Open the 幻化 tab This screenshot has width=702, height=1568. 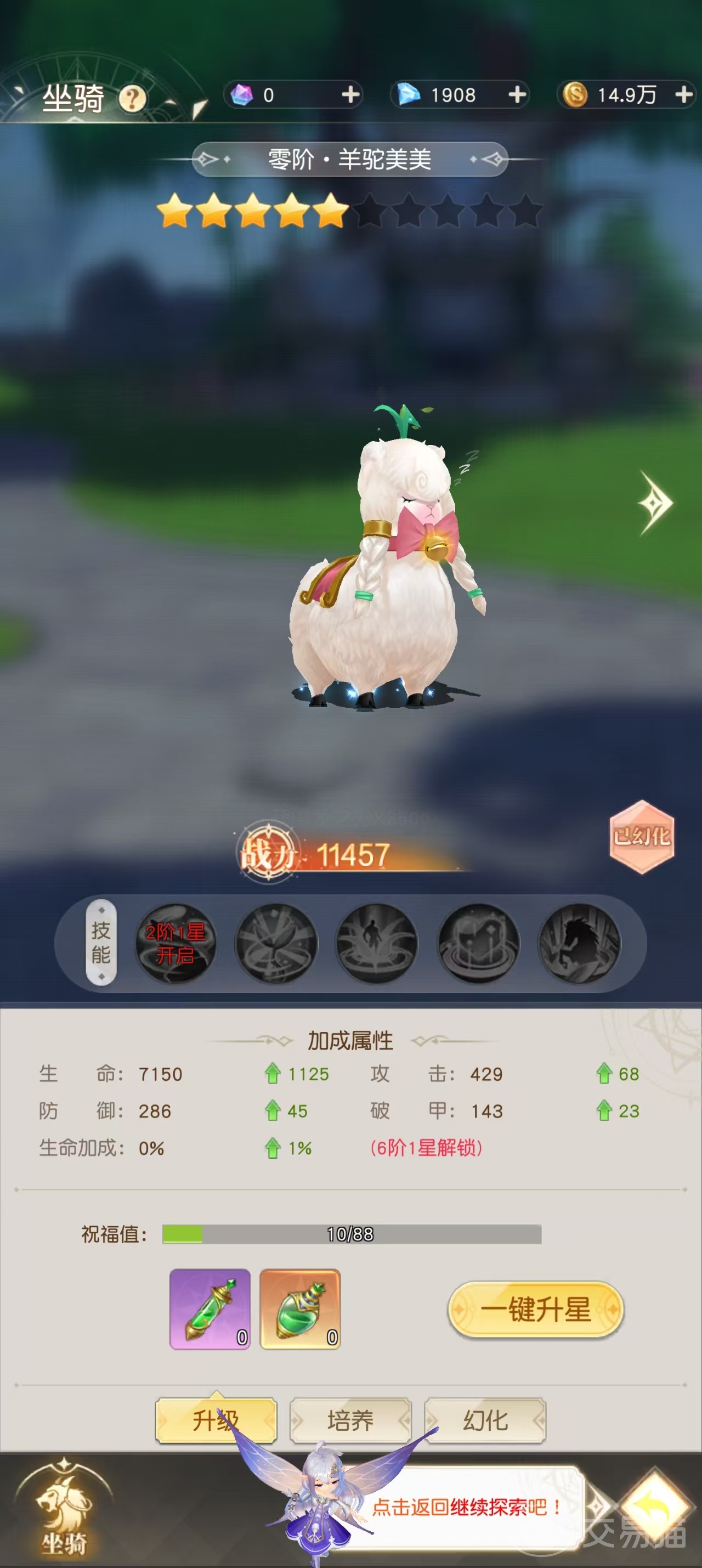coord(486,1421)
